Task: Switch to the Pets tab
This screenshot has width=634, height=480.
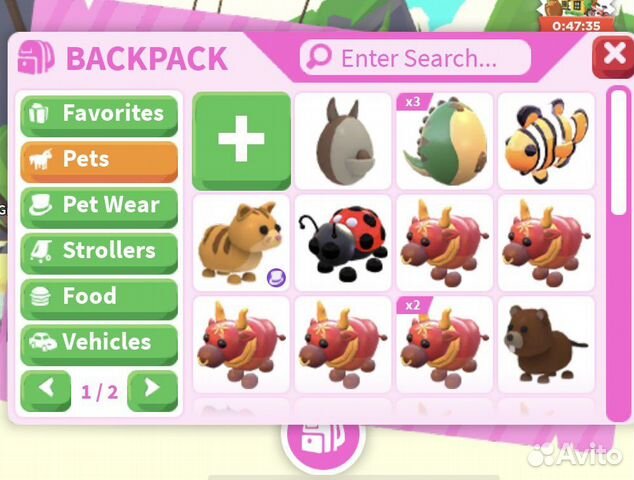Action: pyautogui.click(x=99, y=160)
